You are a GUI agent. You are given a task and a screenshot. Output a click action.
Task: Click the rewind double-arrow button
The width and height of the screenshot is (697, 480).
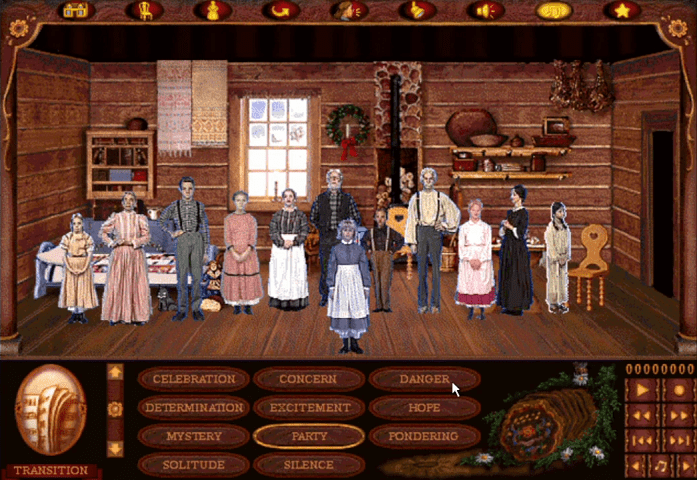tap(641, 414)
